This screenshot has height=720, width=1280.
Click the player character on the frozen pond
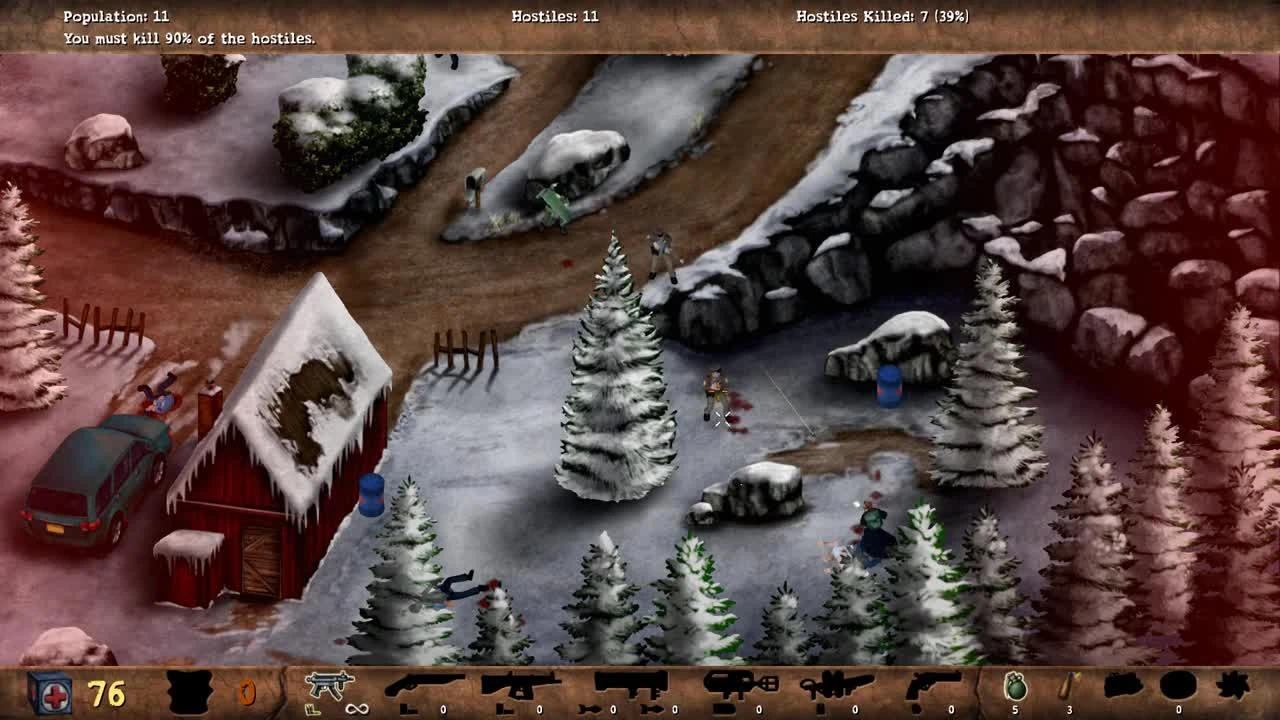point(717,388)
